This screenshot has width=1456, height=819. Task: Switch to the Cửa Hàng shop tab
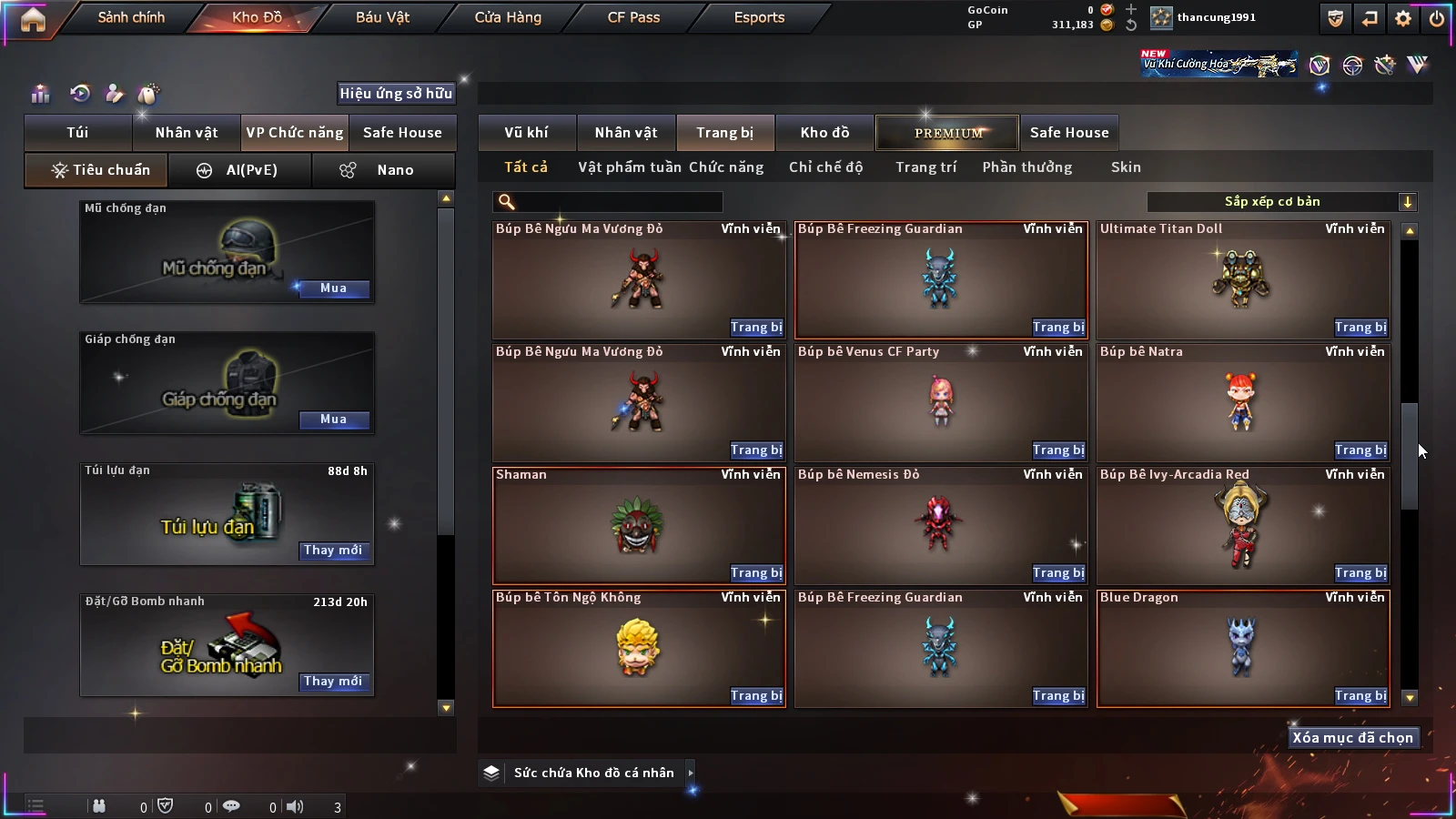tap(508, 17)
